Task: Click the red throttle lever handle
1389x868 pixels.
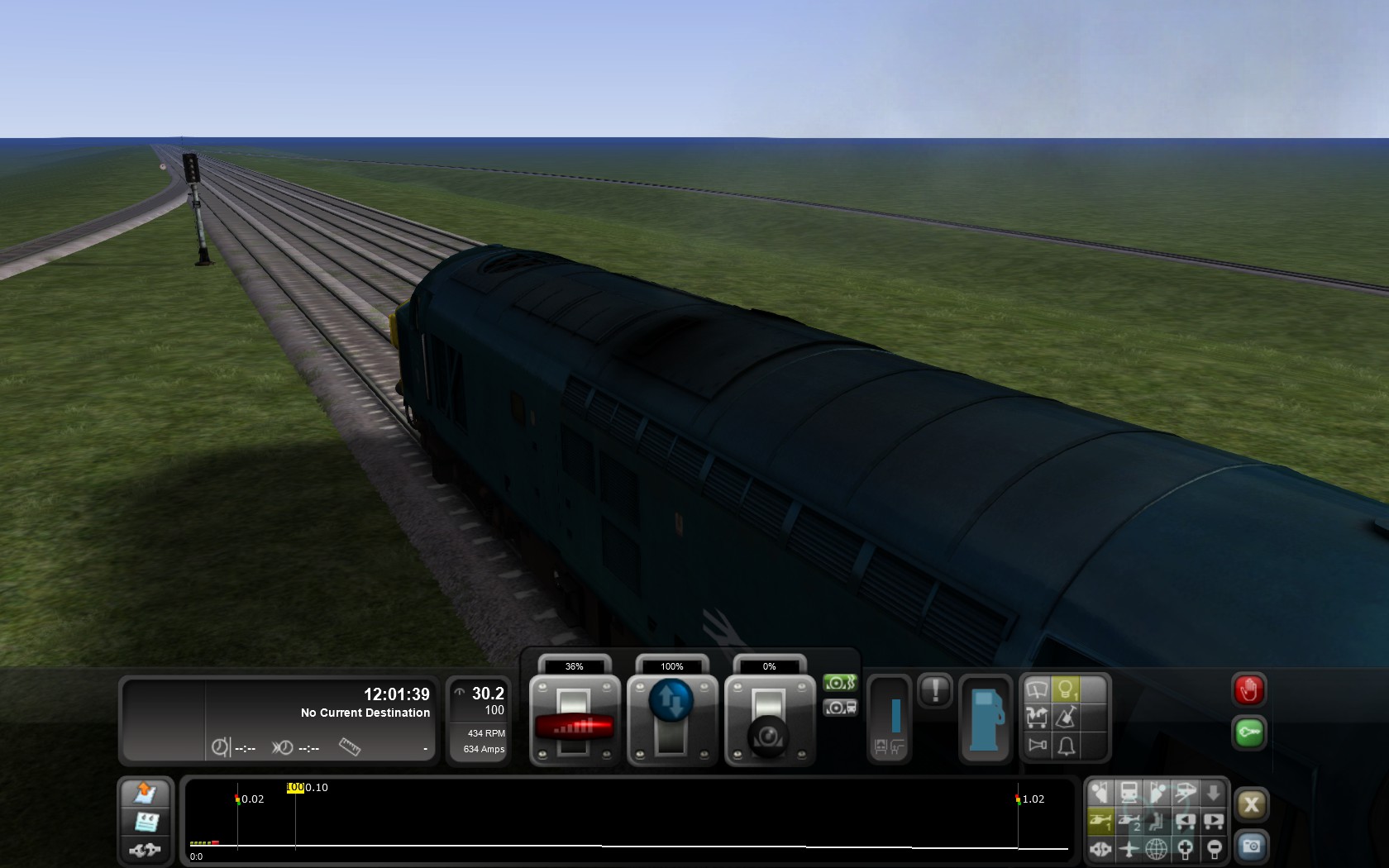Action: pos(575,726)
